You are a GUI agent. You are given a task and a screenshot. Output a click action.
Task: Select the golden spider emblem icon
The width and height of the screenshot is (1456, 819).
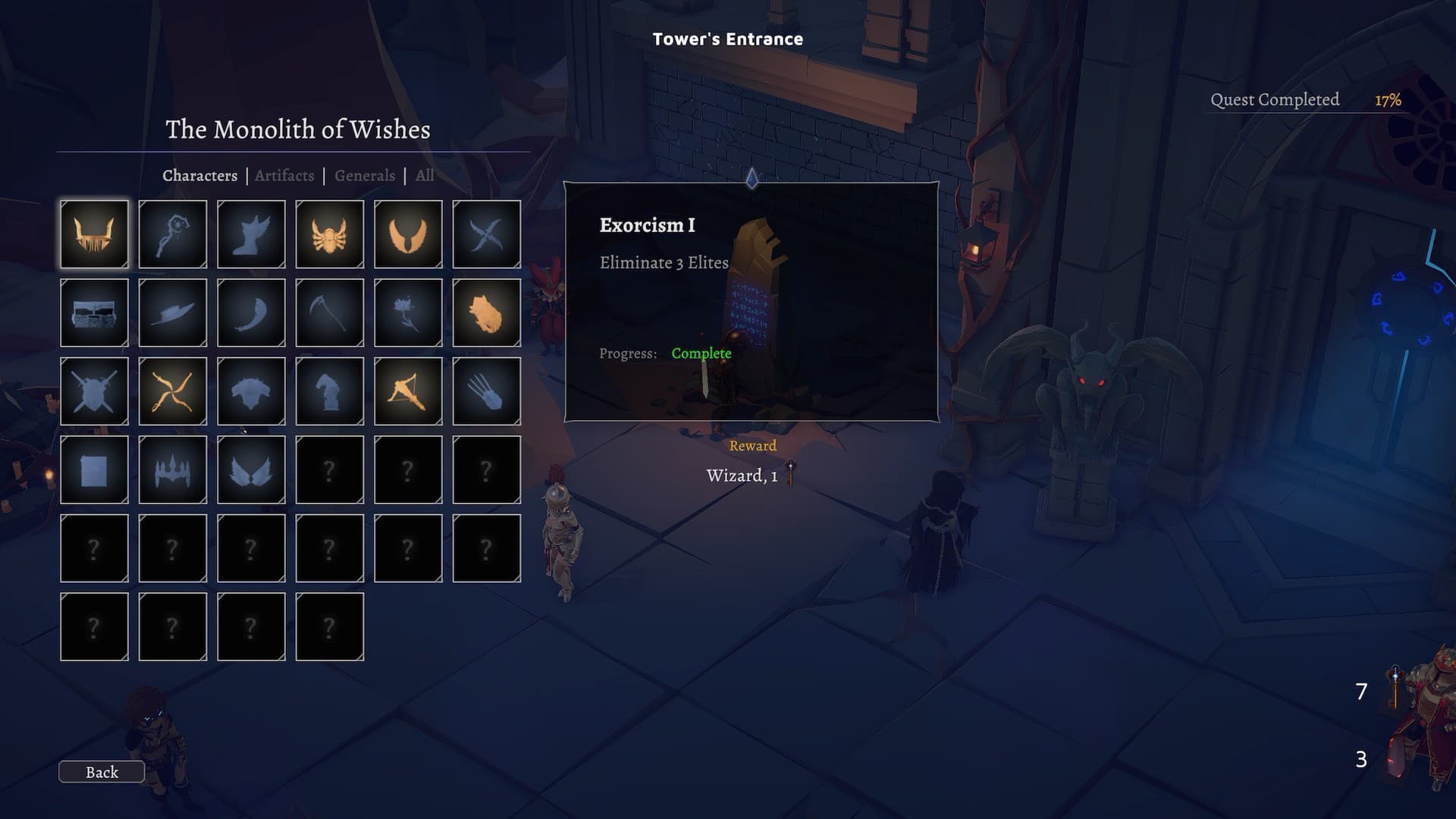[x=331, y=234]
